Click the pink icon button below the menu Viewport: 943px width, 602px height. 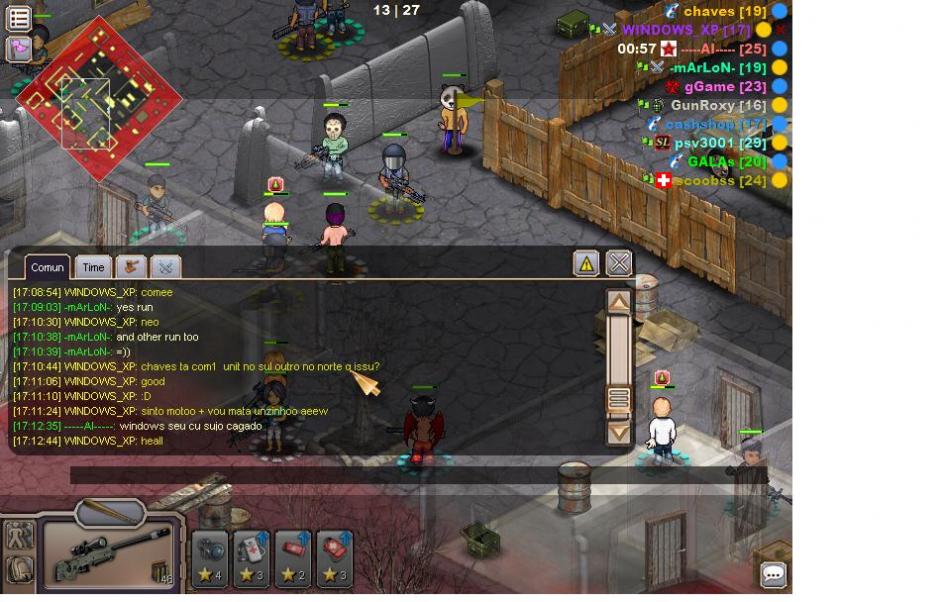[x=19, y=48]
